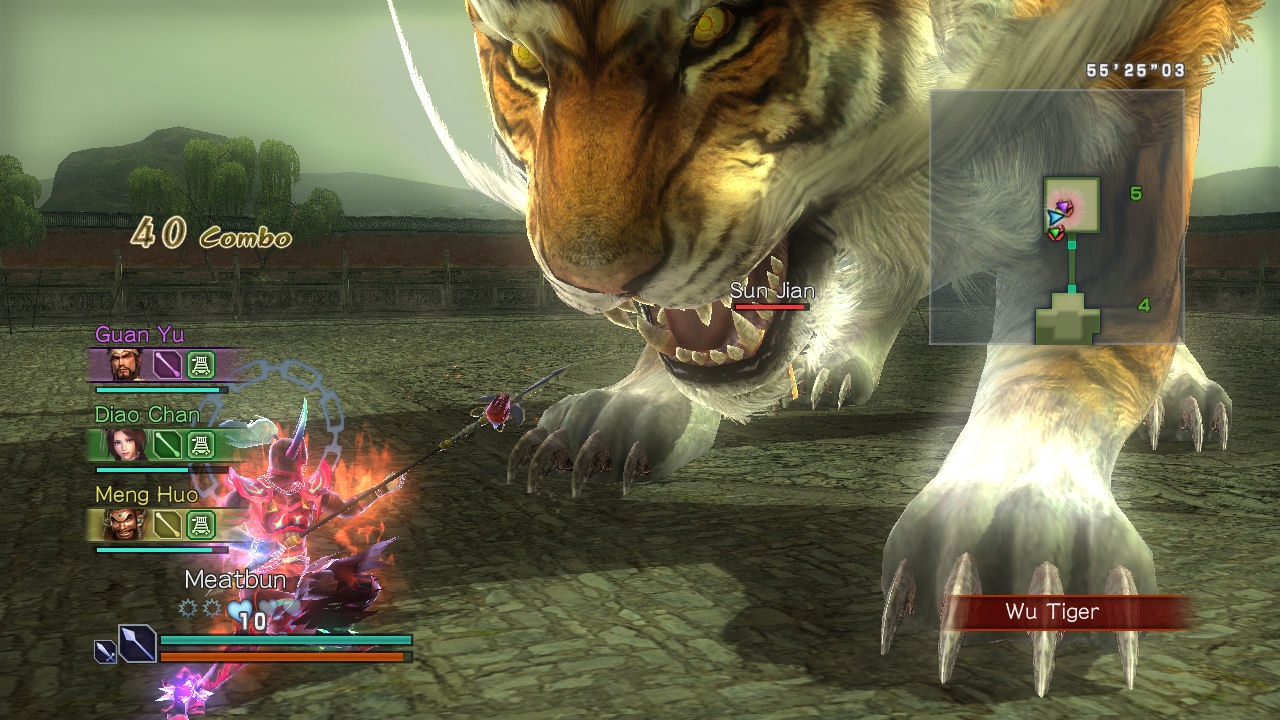Image resolution: width=1280 pixels, height=720 pixels.
Task: Click the area 5 room on minimap
Action: 1071,204
